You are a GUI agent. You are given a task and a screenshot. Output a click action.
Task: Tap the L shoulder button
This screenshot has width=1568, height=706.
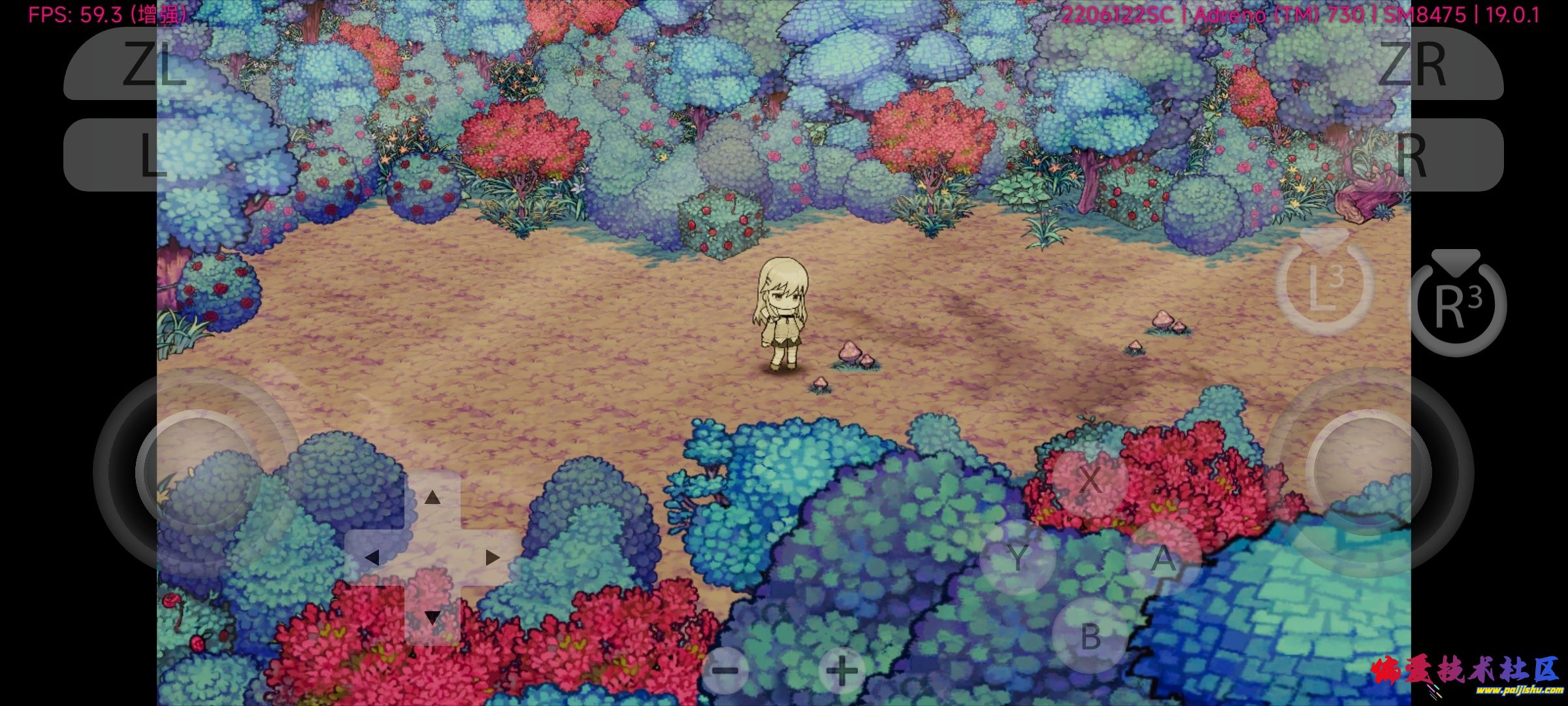(x=154, y=155)
